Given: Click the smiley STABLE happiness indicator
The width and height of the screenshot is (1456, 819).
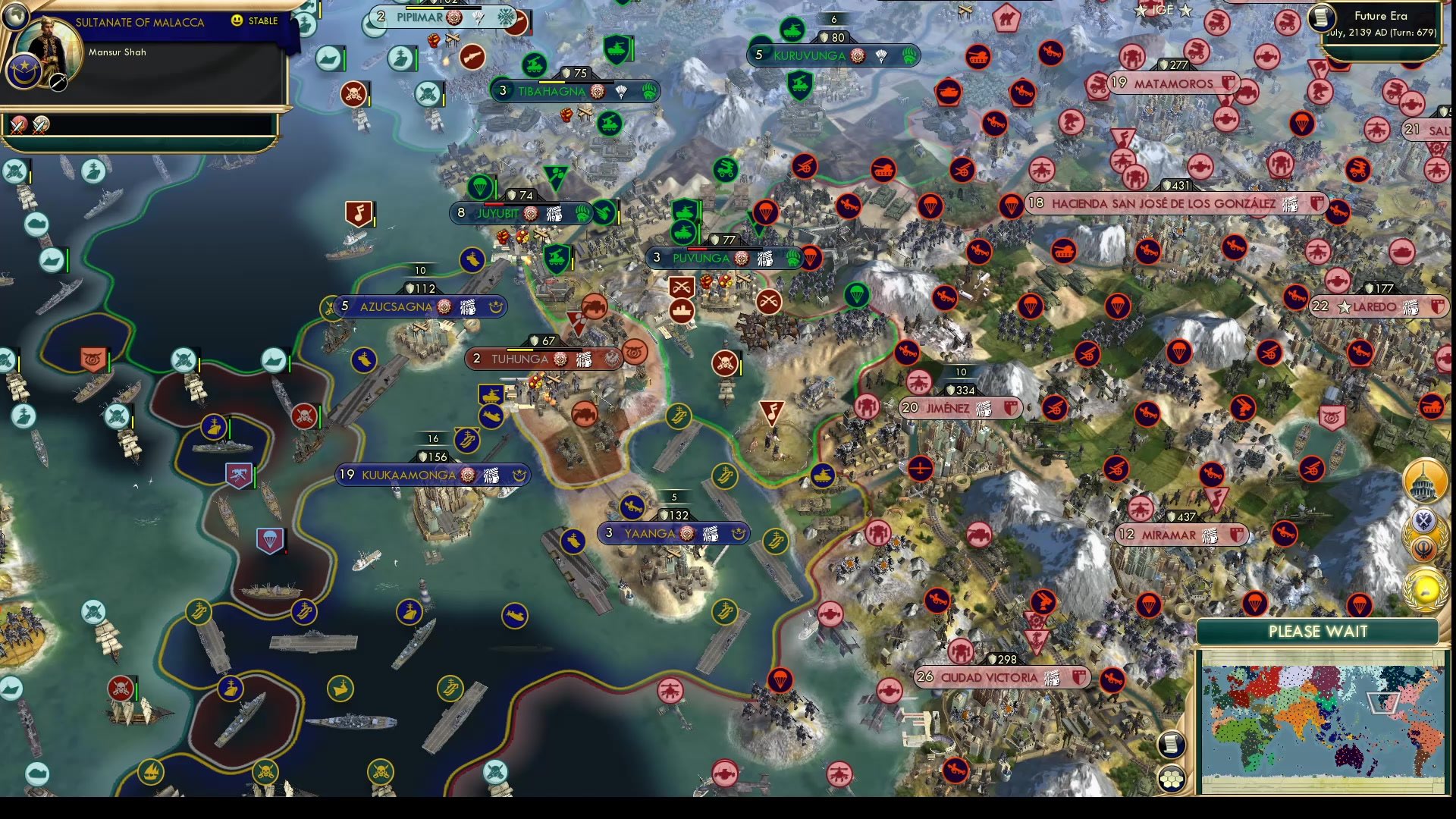Looking at the screenshot, I should (x=237, y=21).
